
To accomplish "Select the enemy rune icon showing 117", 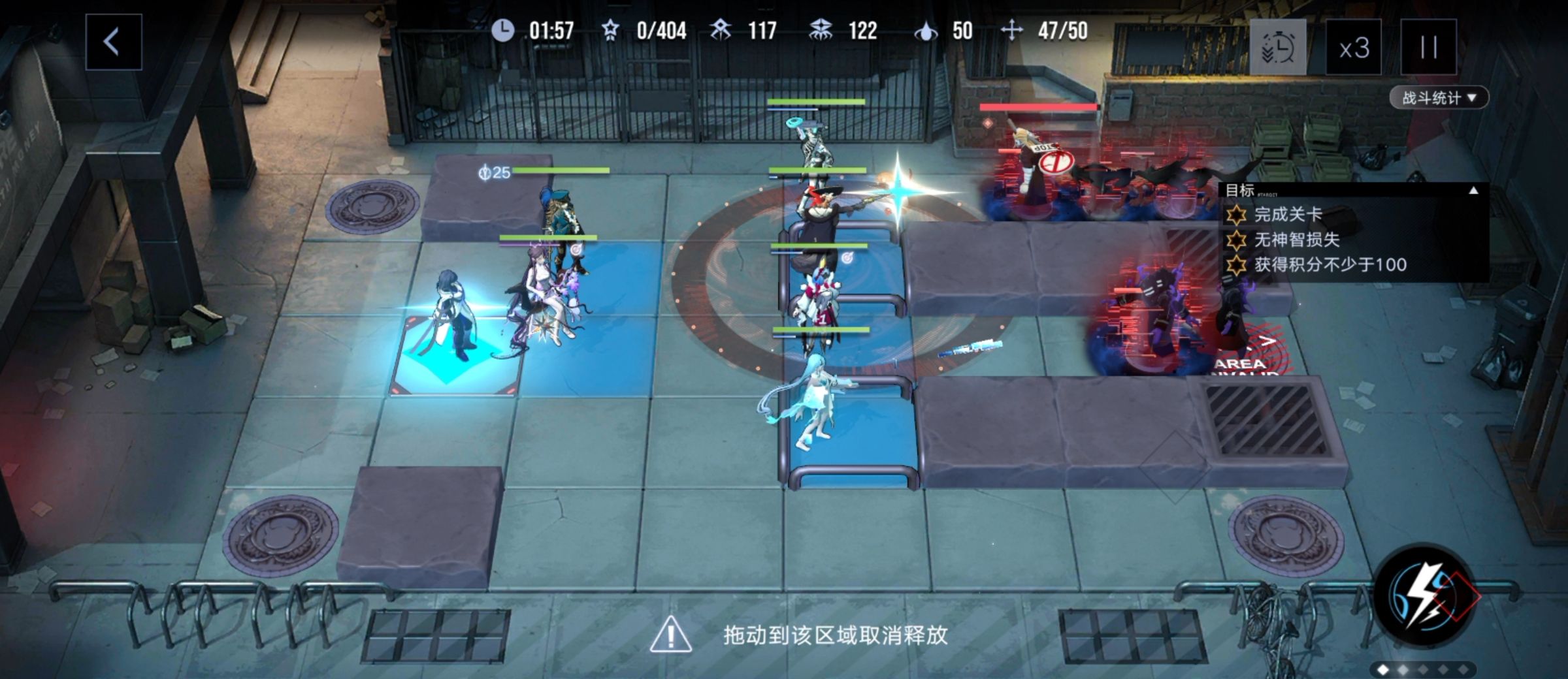I will (x=721, y=29).
